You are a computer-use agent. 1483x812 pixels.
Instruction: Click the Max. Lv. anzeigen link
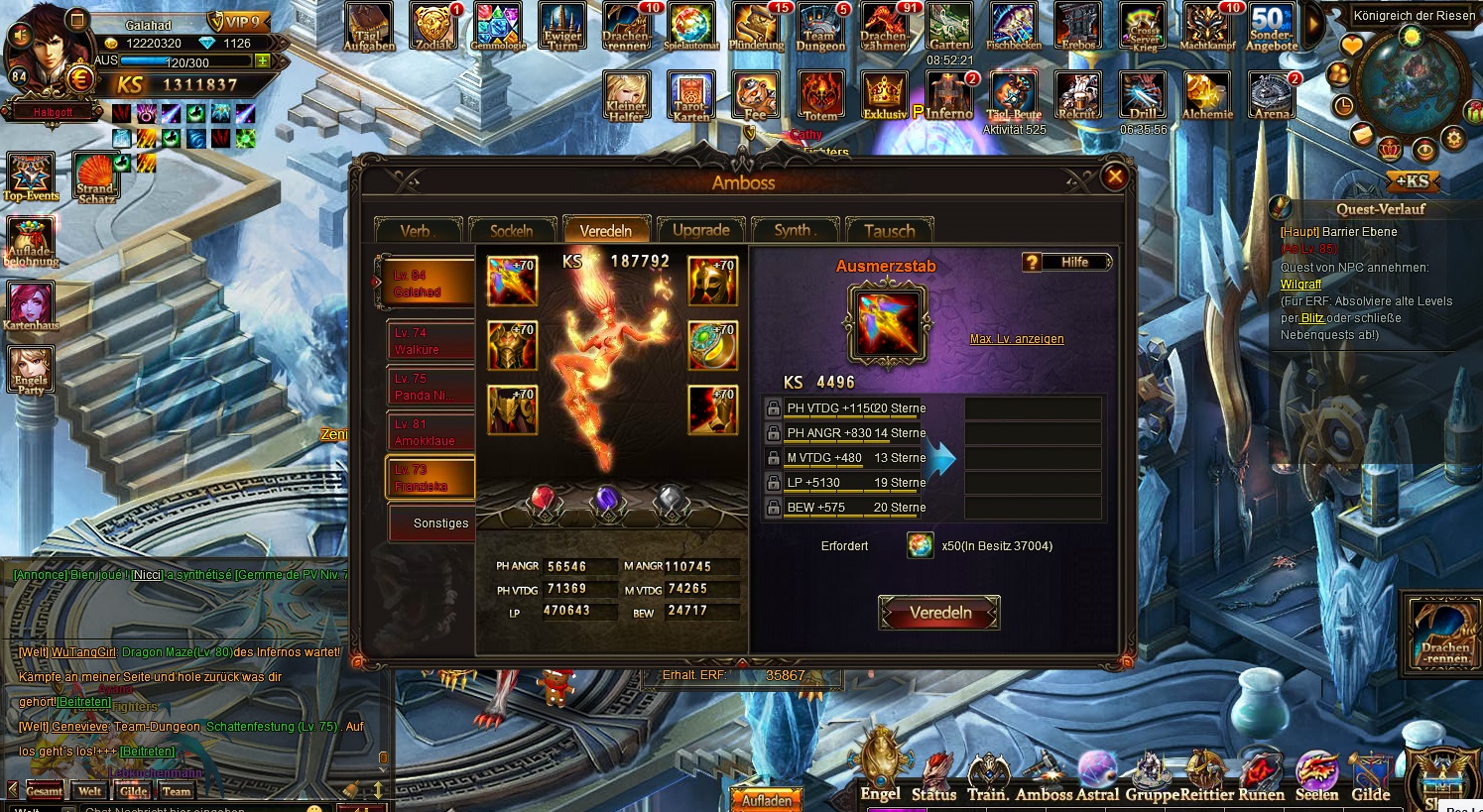point(1017,339)
